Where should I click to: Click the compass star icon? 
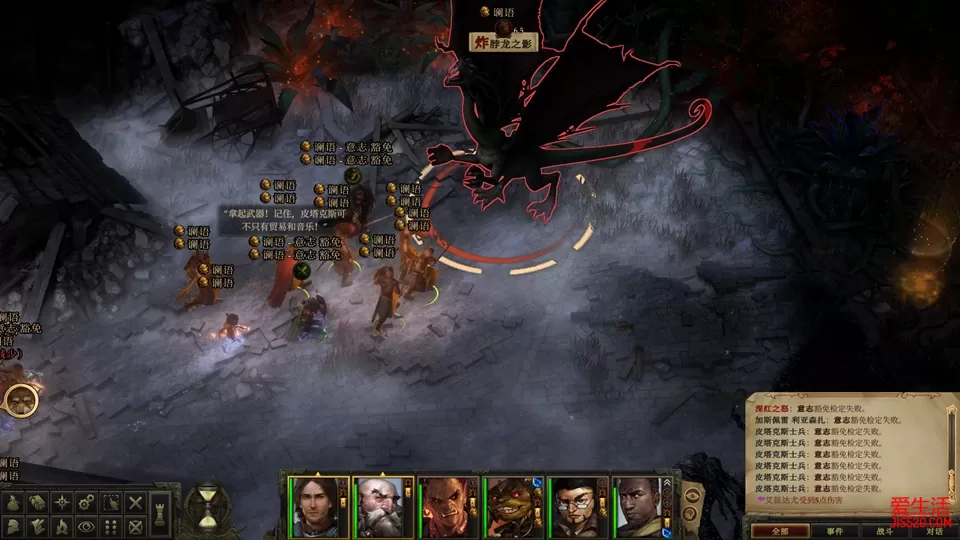click(62, 502)
